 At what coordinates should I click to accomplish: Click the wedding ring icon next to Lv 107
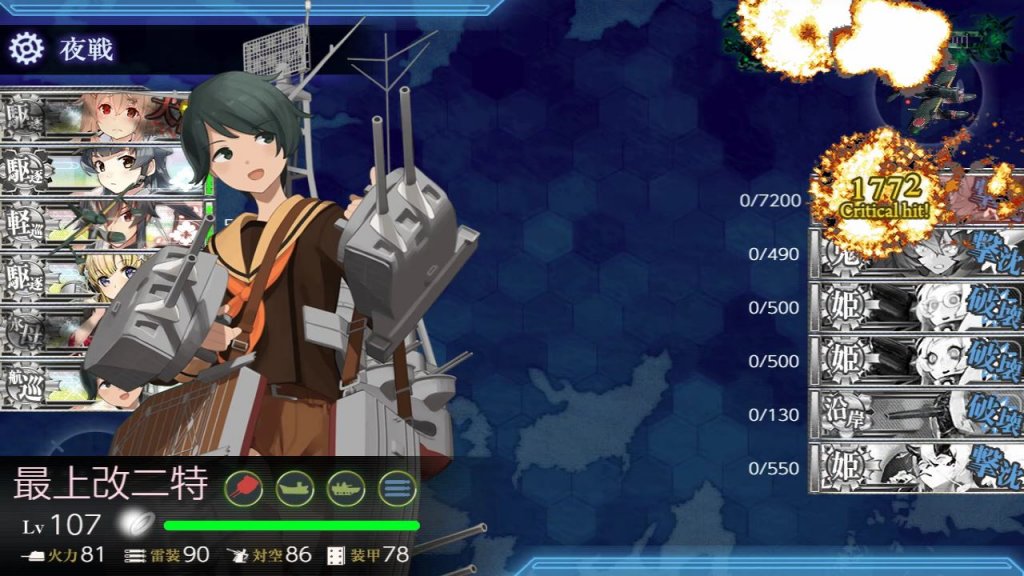pyautogui.click(x=133, y=523)
